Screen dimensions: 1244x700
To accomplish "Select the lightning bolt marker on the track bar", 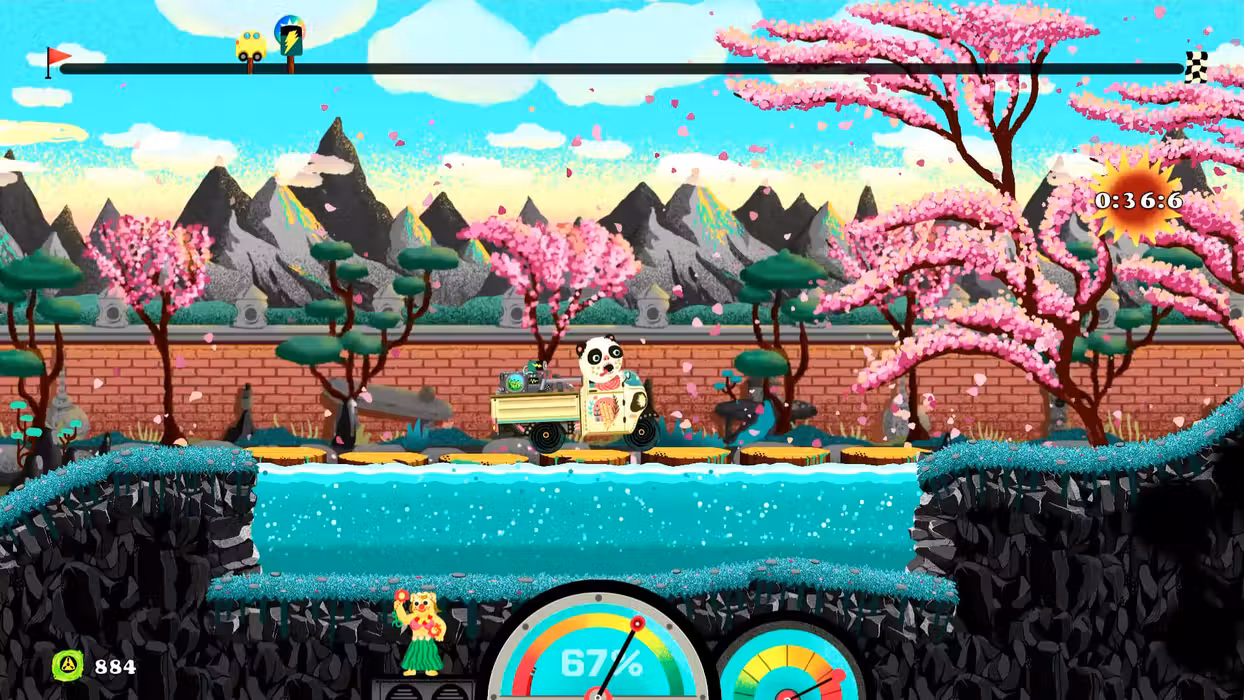I will click(290, 38).
